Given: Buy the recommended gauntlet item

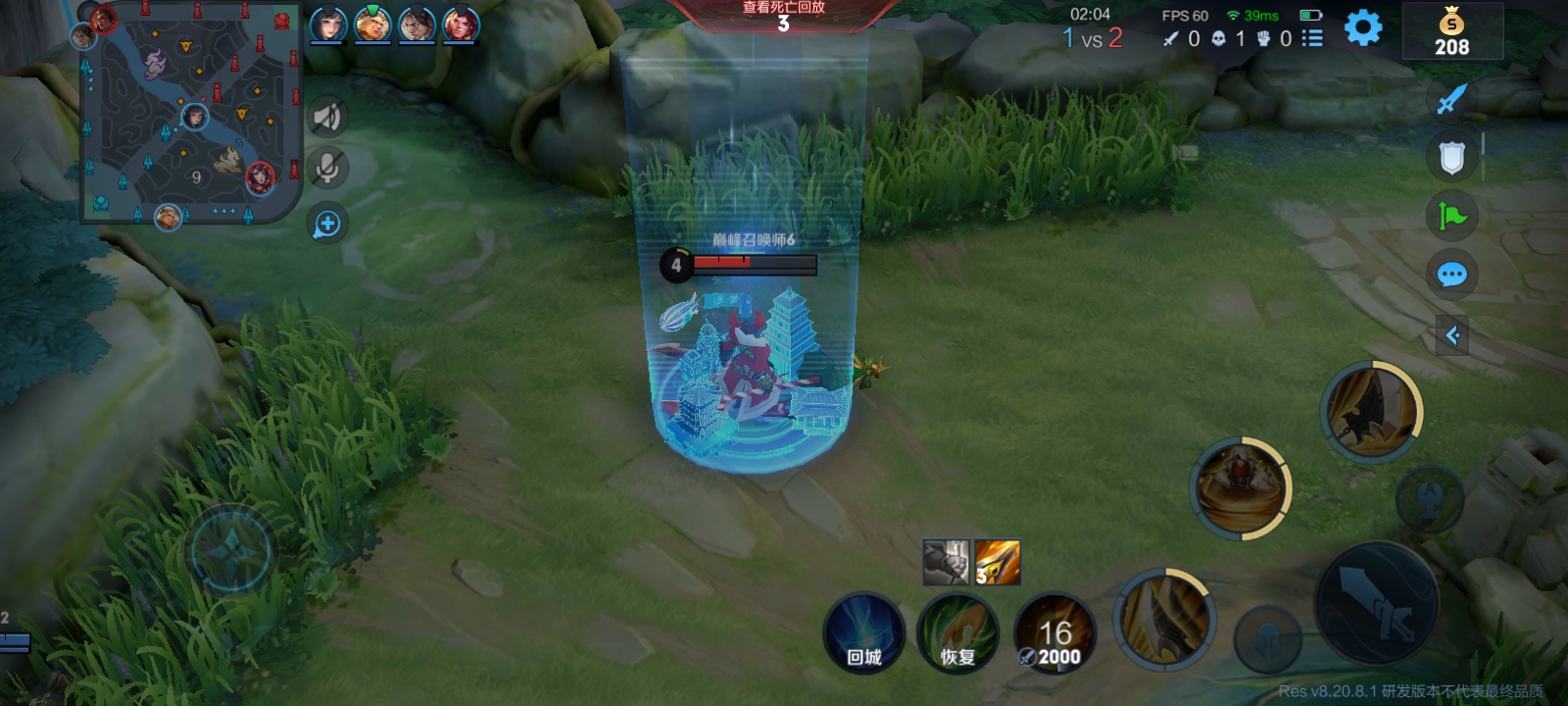Looking at the screenshot, I should click(x=946, y=563).
